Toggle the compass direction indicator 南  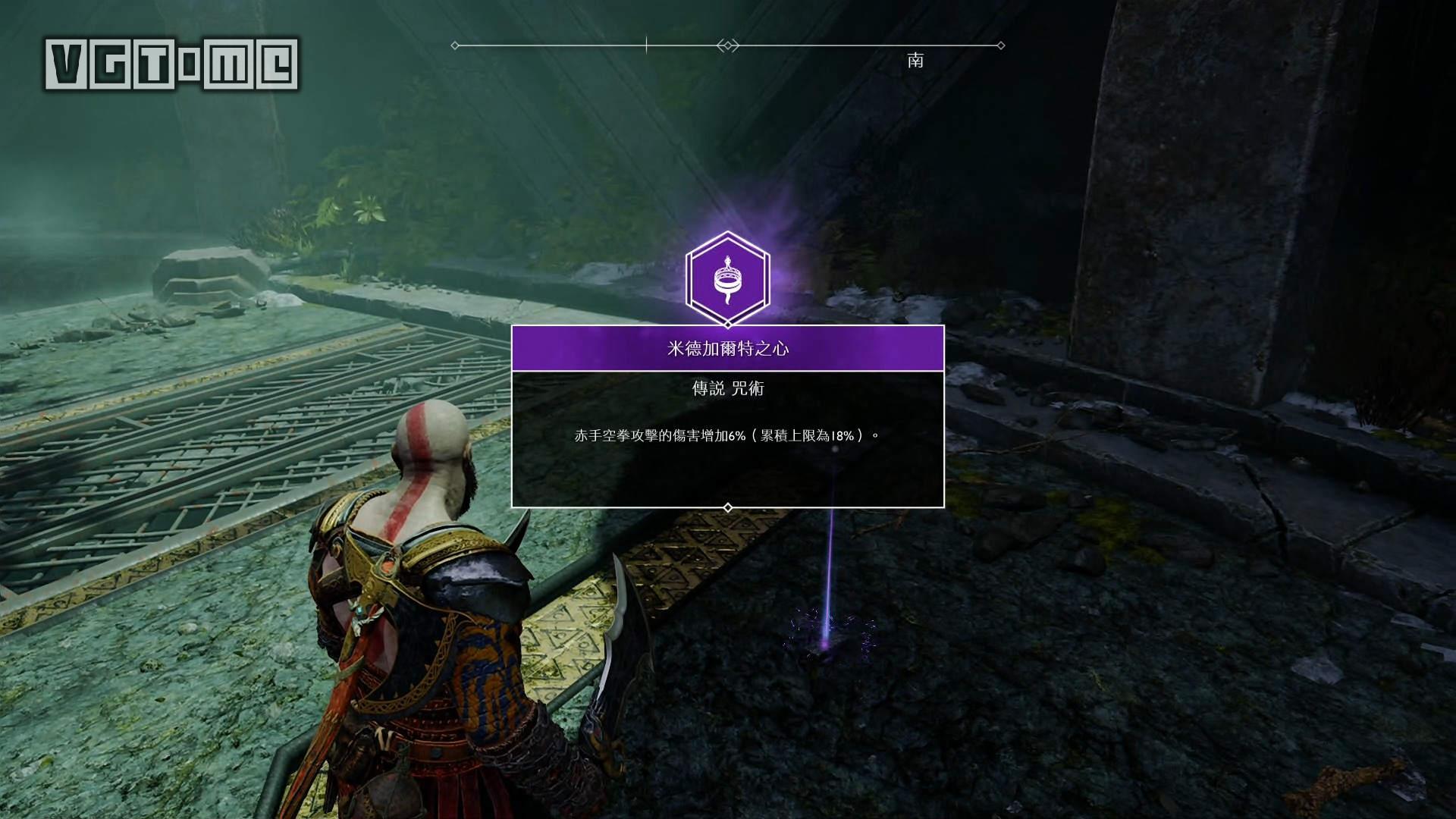click(x=917, y=62)
